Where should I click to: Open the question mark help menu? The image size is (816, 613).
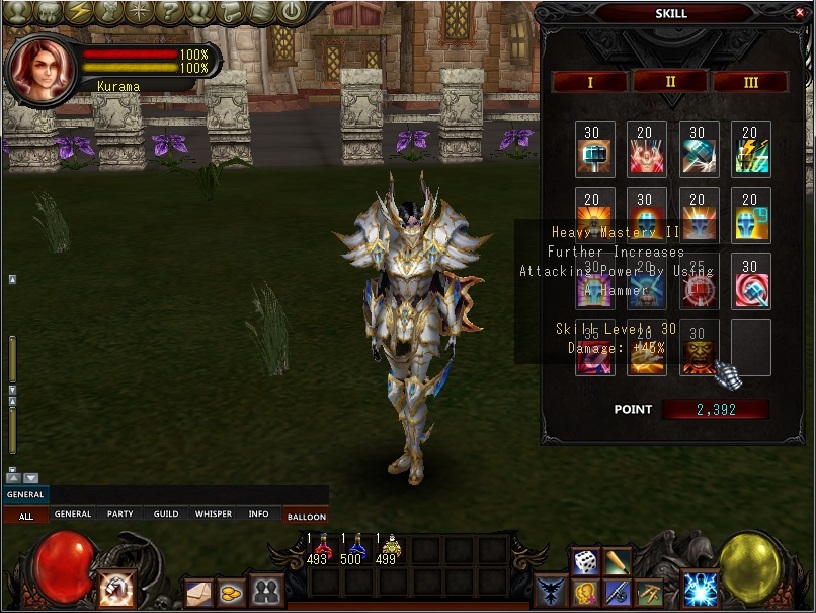coord(171,12)
